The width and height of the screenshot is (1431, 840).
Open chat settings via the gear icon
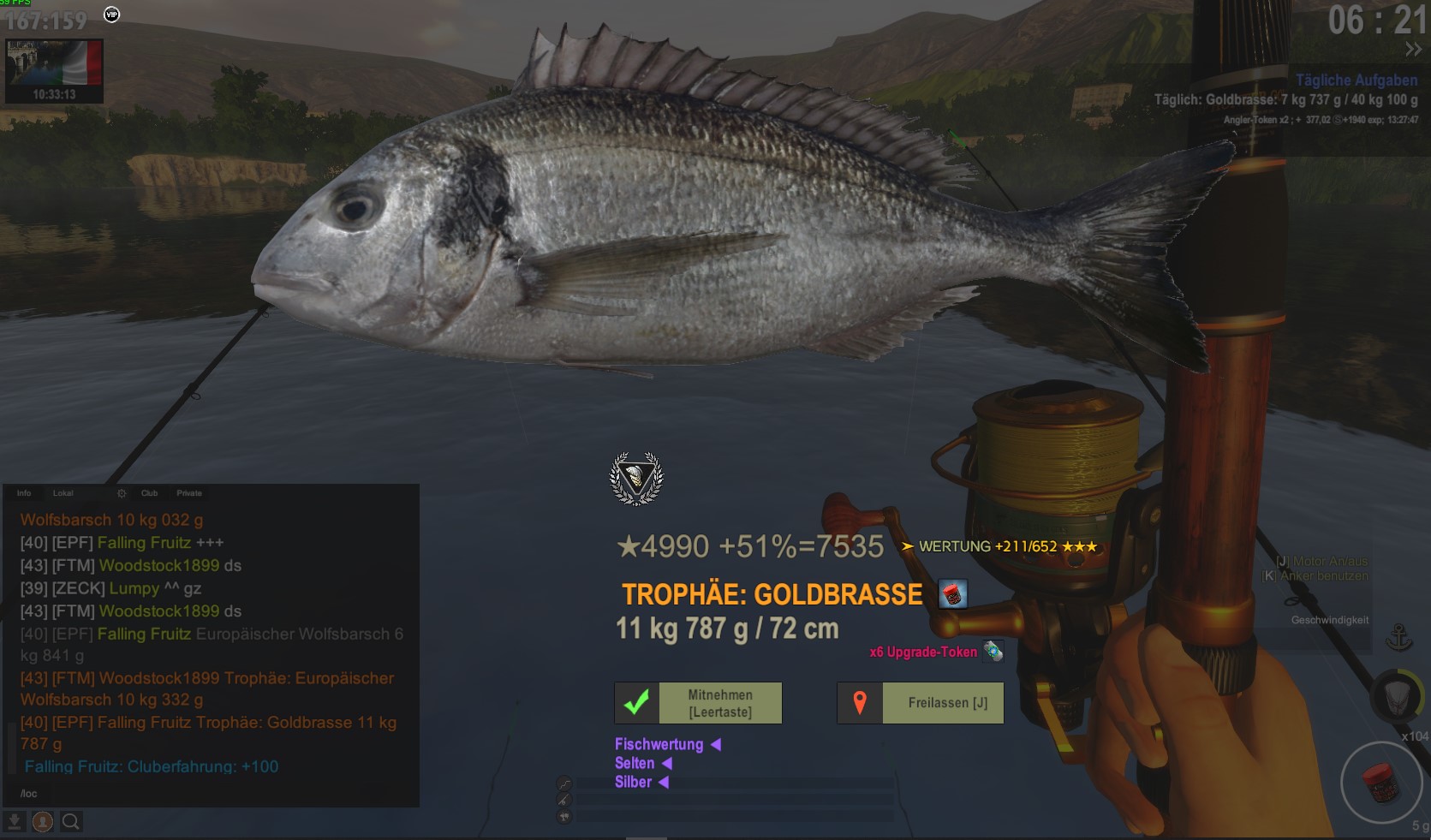(x=122, y=493)
